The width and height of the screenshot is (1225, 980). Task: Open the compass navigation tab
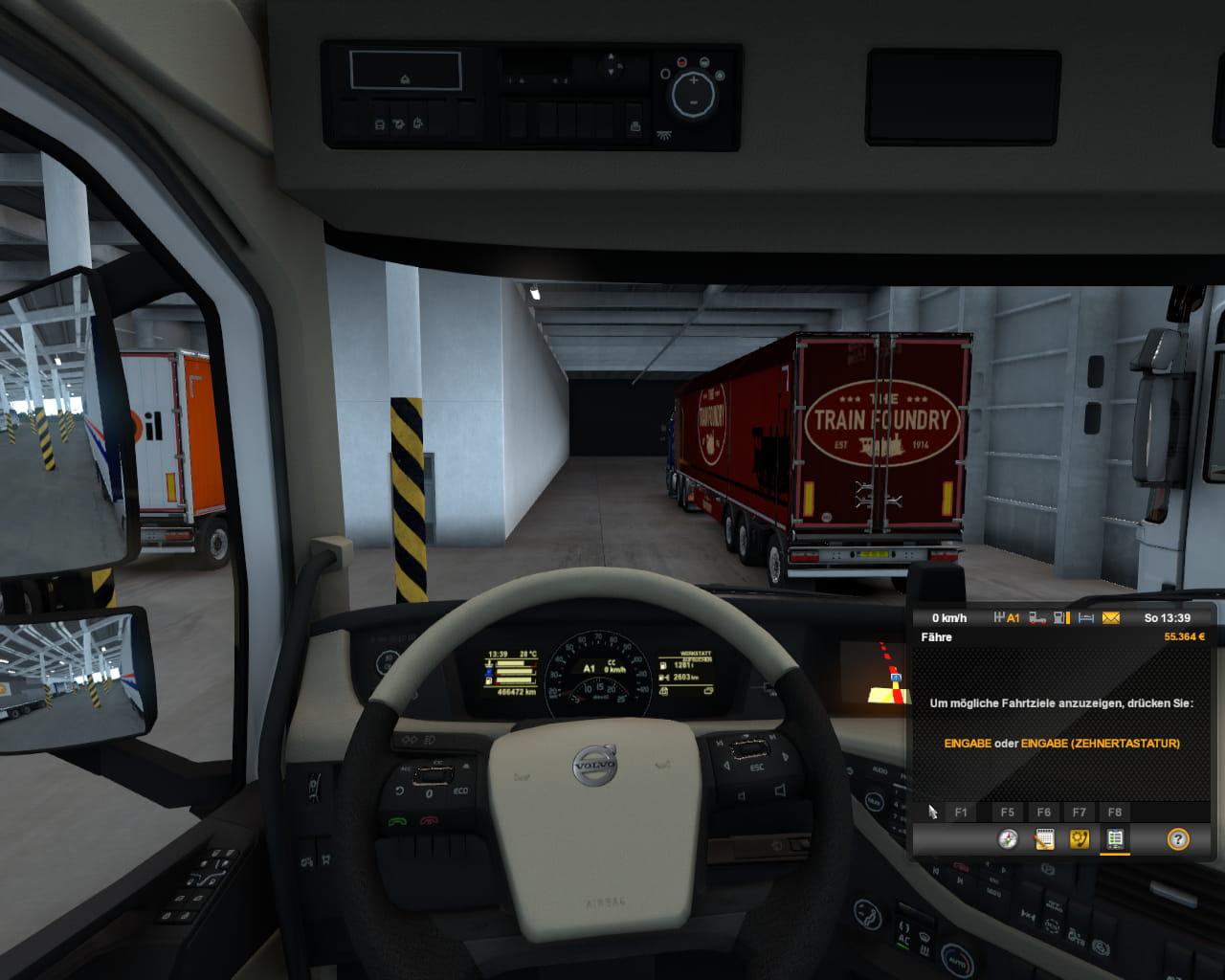[x=1008, y=839]
